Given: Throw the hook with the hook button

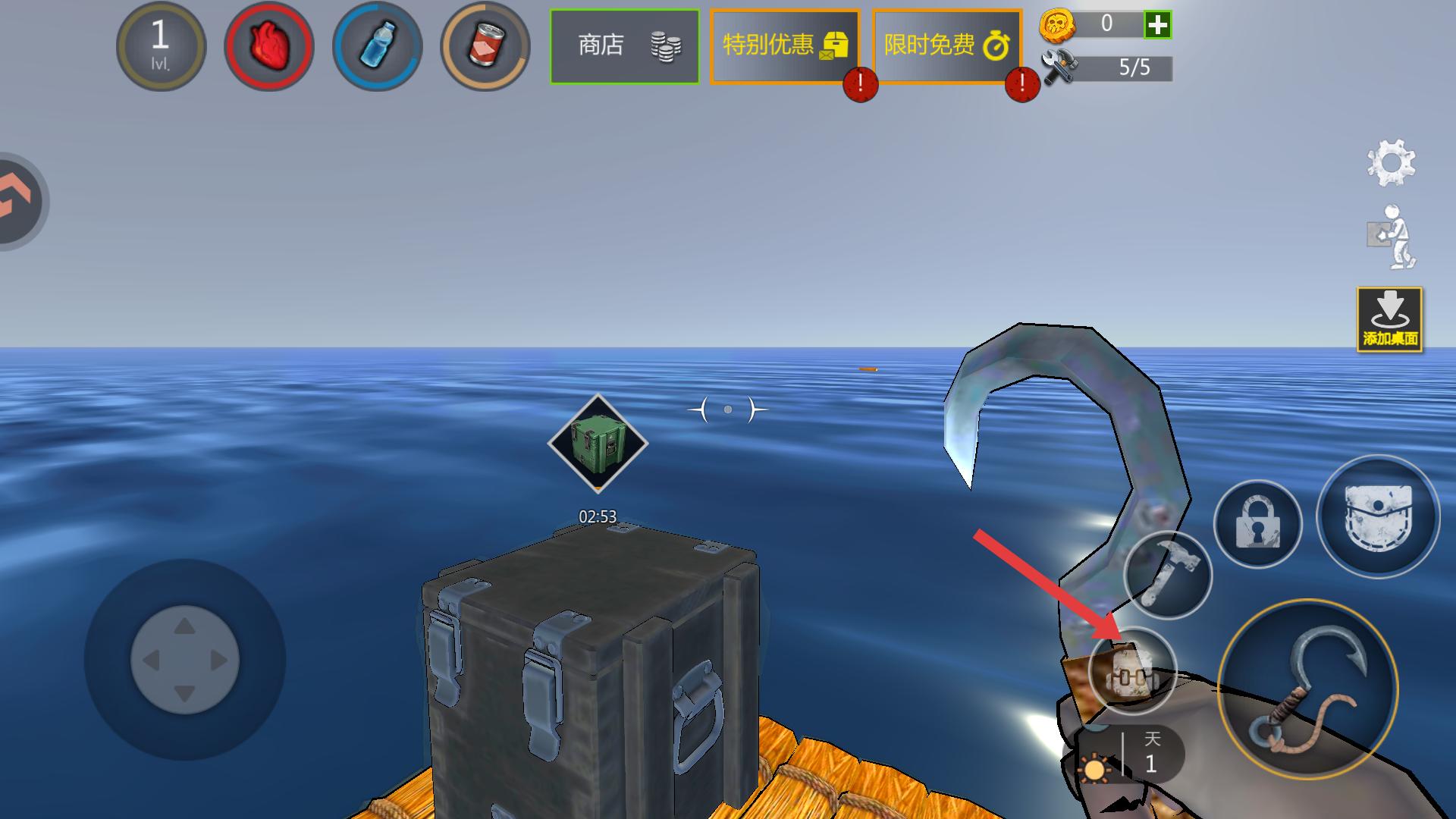Looking at the screenshot, I should point(1307,689).
